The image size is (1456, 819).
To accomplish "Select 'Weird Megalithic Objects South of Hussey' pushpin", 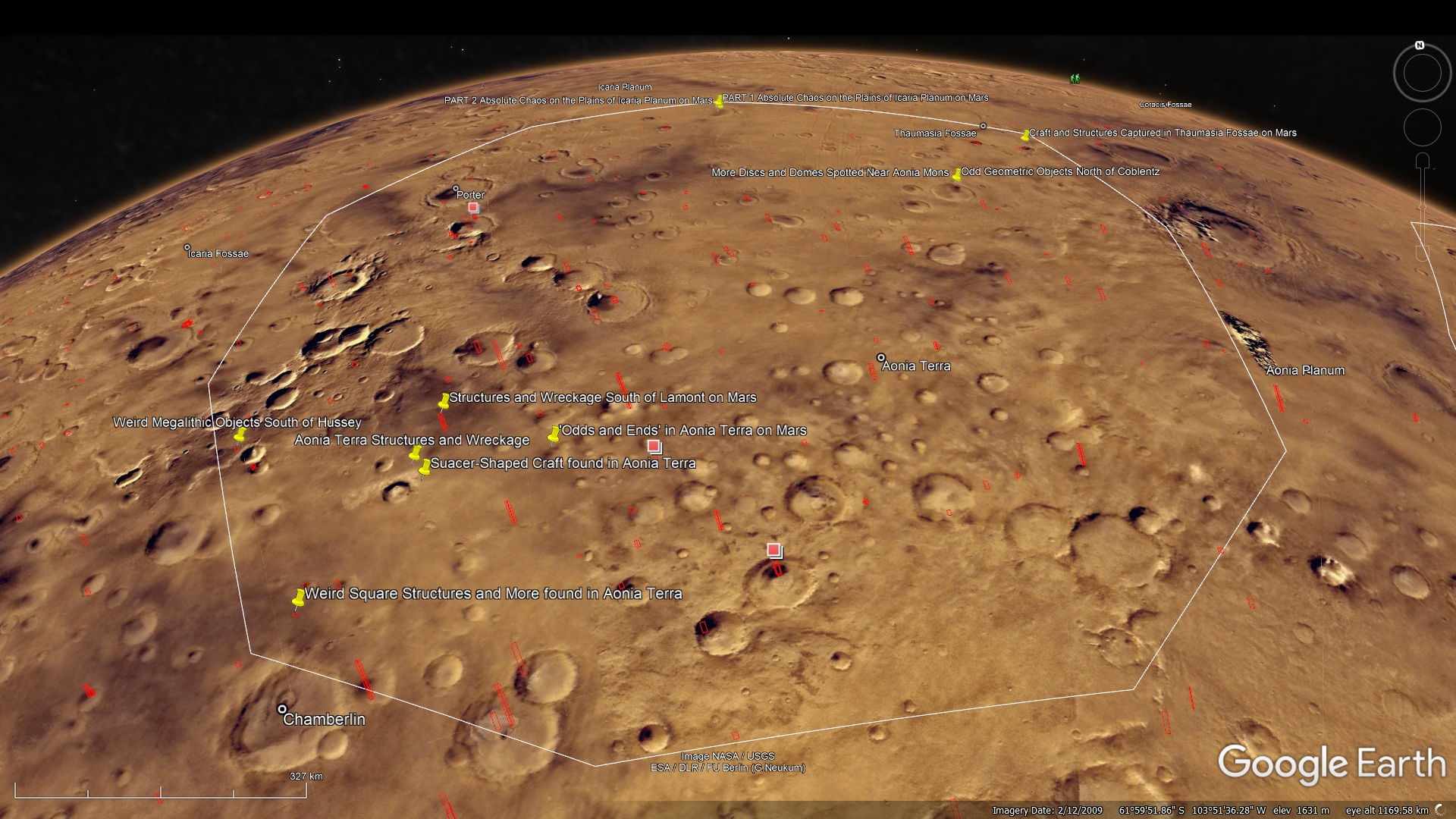I will [x=240, y=435].
